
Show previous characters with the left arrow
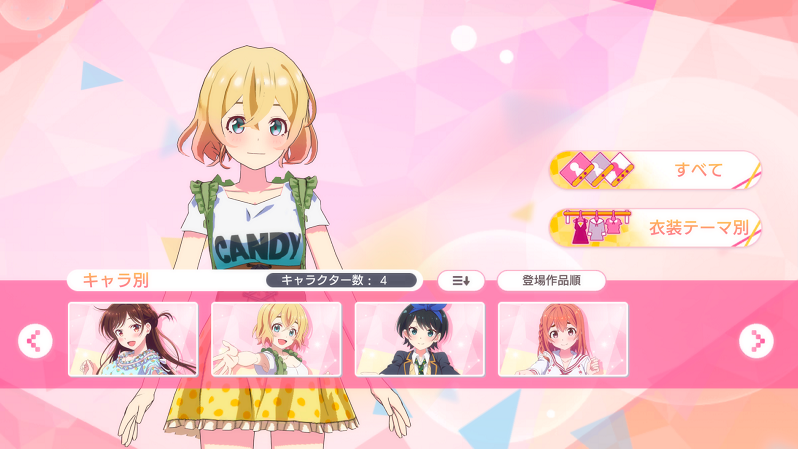35,341
